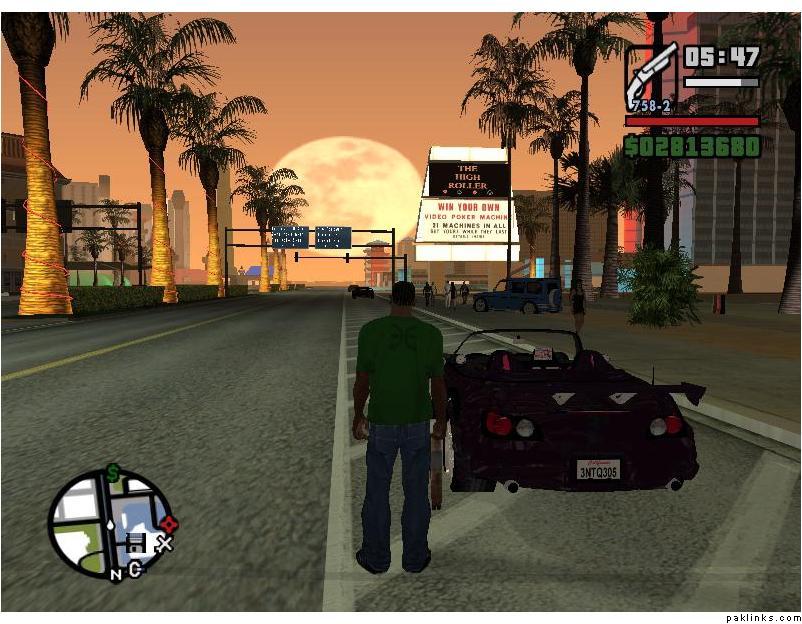This screenshot has height=624, width=802.
Task: Select the white C marker on the minimap
Action: [134, 569]
